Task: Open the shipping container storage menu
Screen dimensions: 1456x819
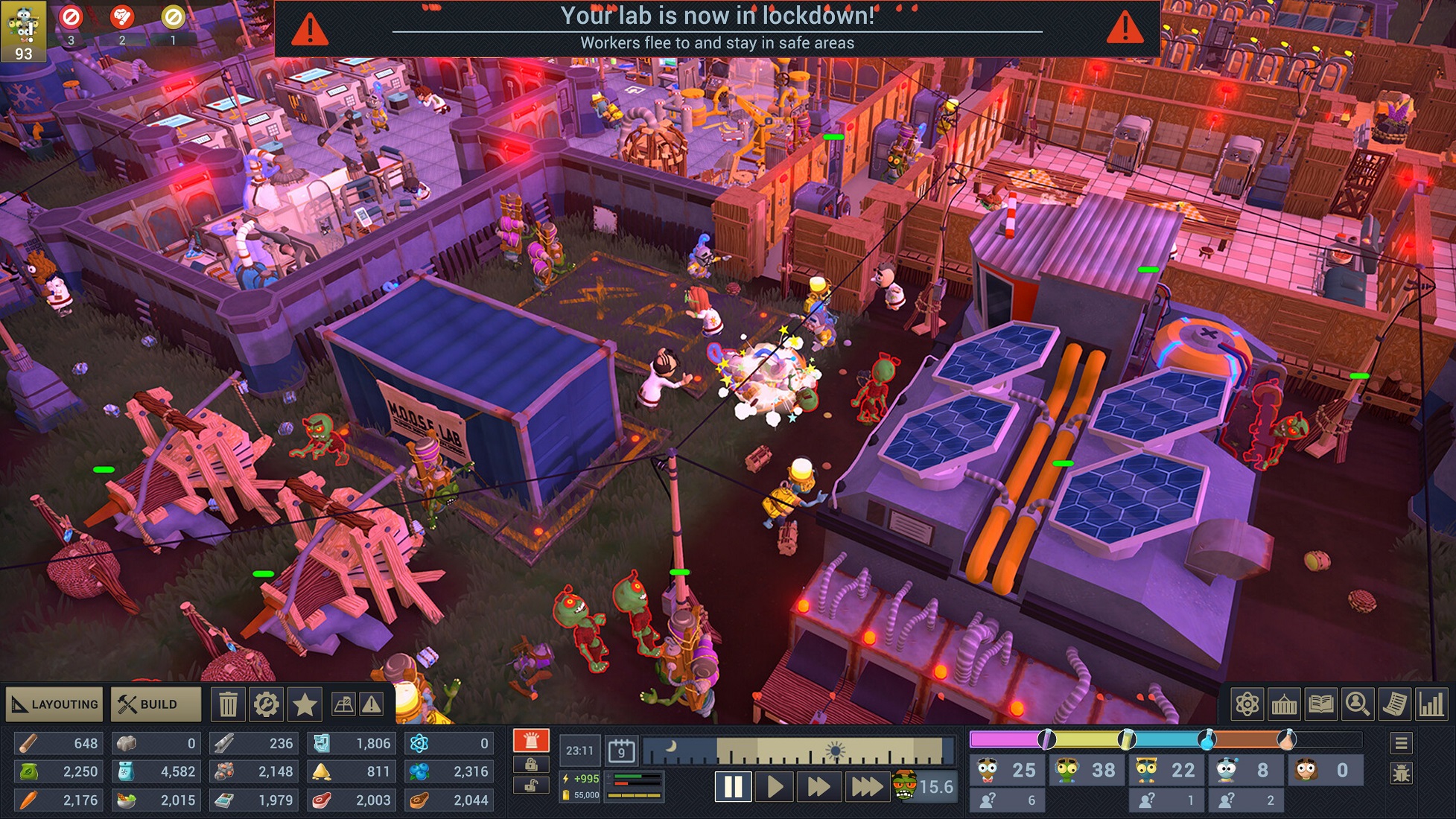Action: click(x=1284, y=704)
